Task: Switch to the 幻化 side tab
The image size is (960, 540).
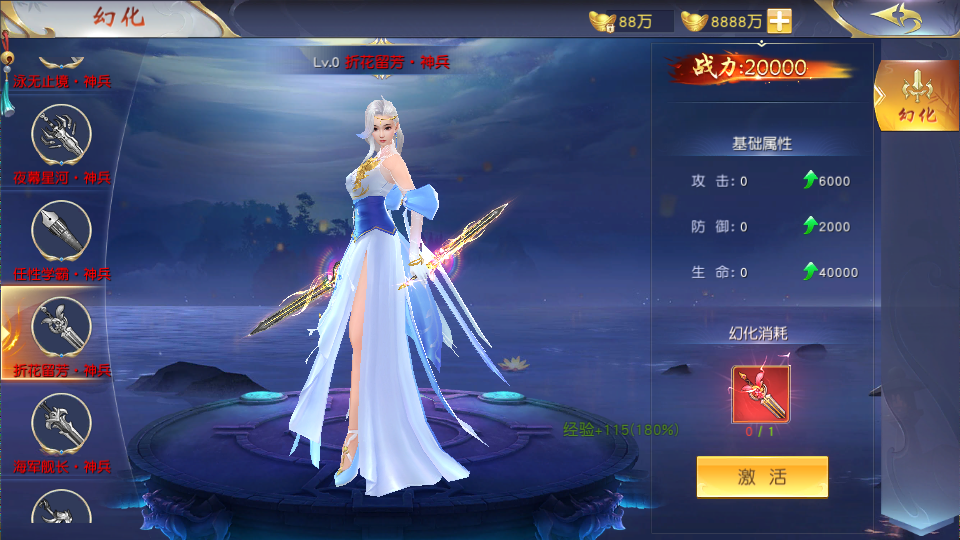Action: click(916, 97)
